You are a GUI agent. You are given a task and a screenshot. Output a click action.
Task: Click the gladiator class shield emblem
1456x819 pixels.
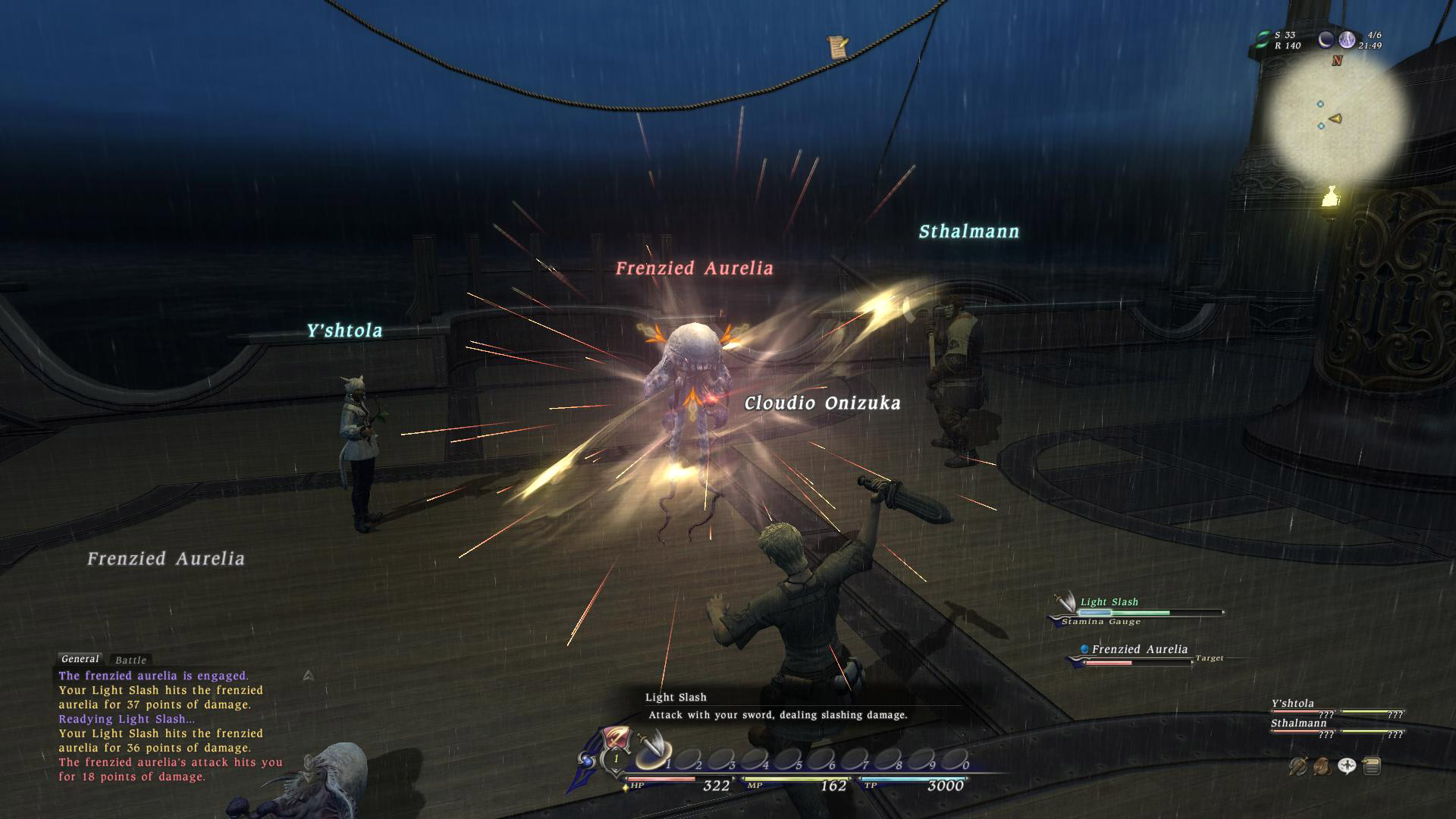[x=616, y=738]
